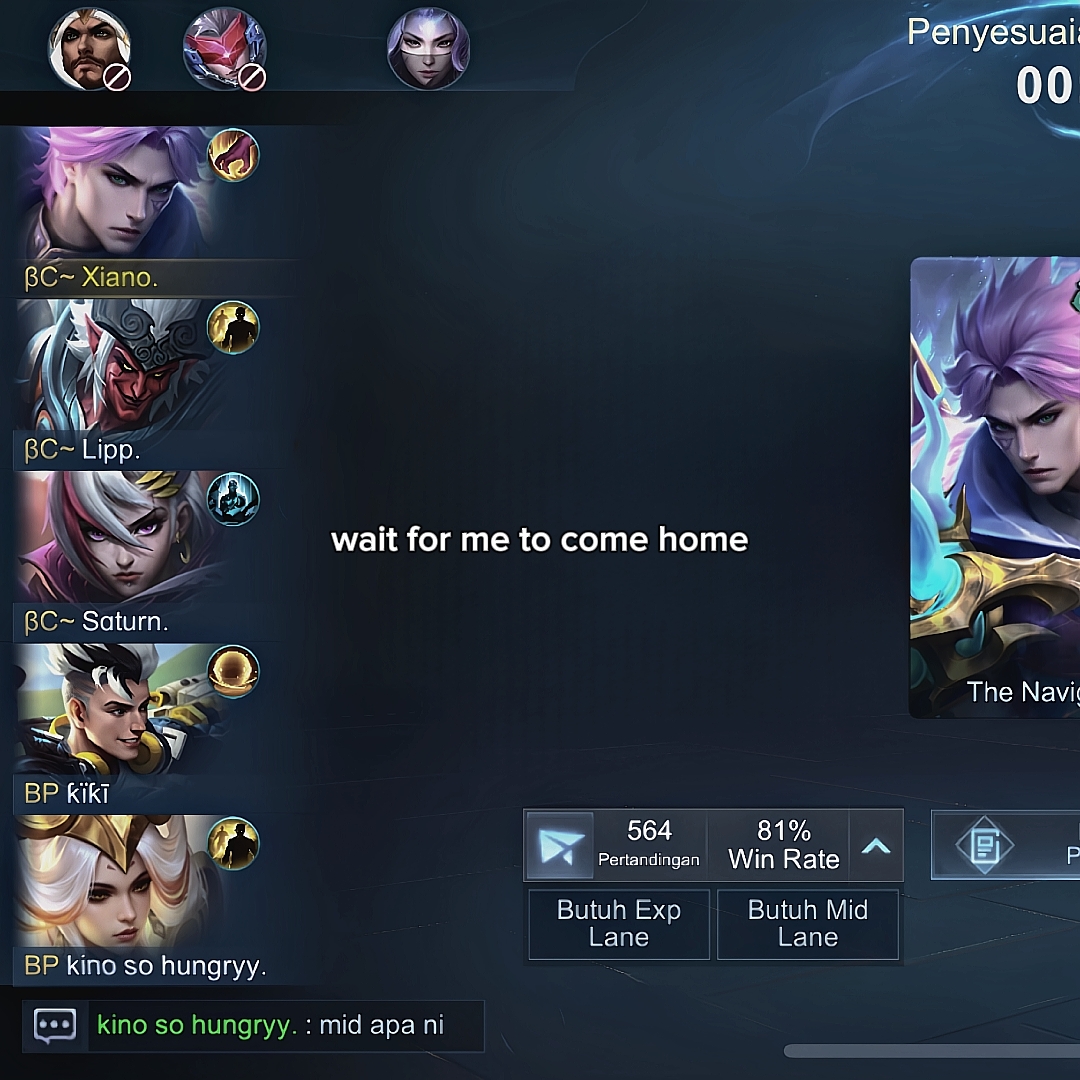Open the document icon button on right

[x=984, y=846]
